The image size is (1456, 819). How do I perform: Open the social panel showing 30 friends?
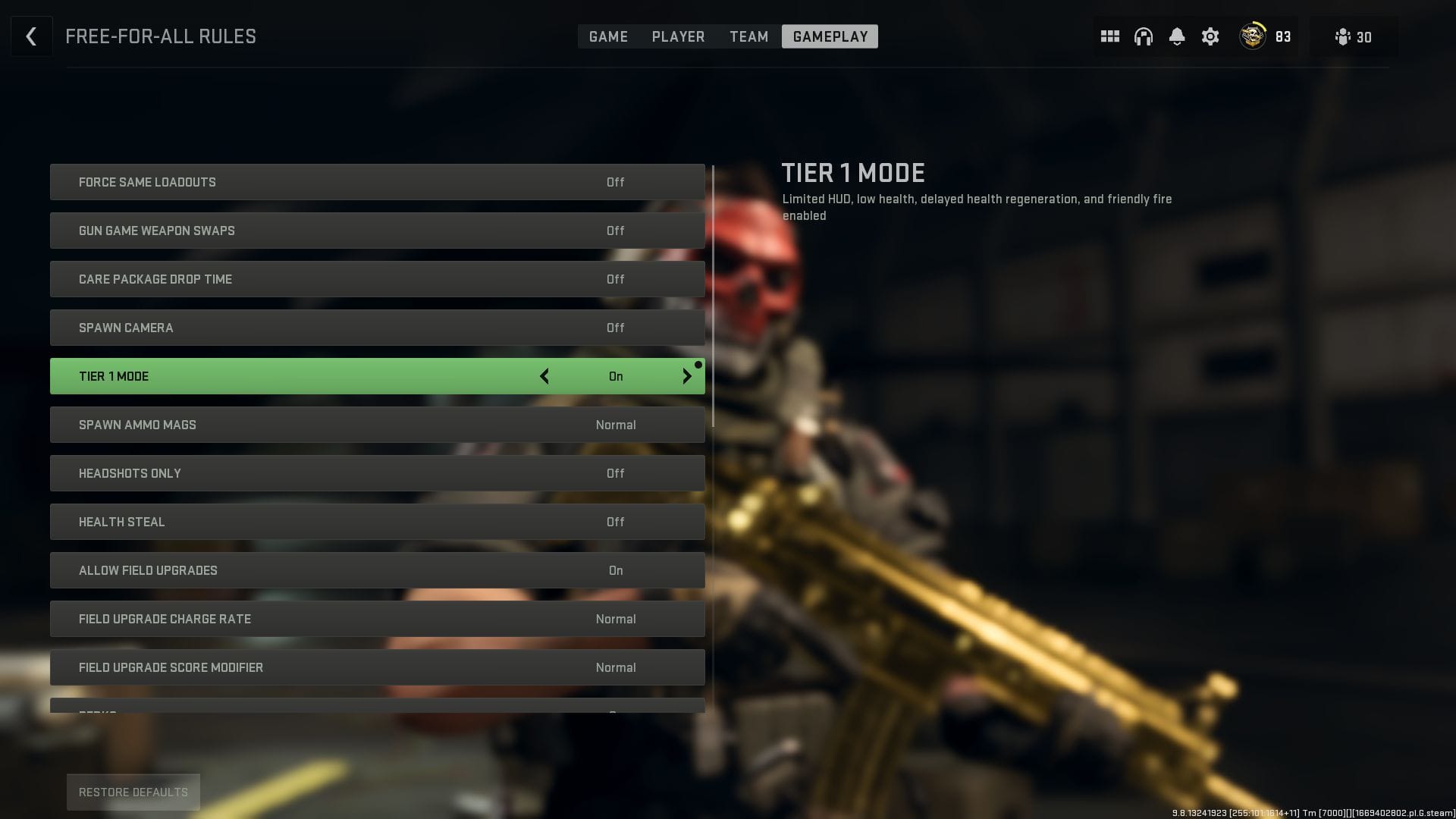[x=1354, y=36]
